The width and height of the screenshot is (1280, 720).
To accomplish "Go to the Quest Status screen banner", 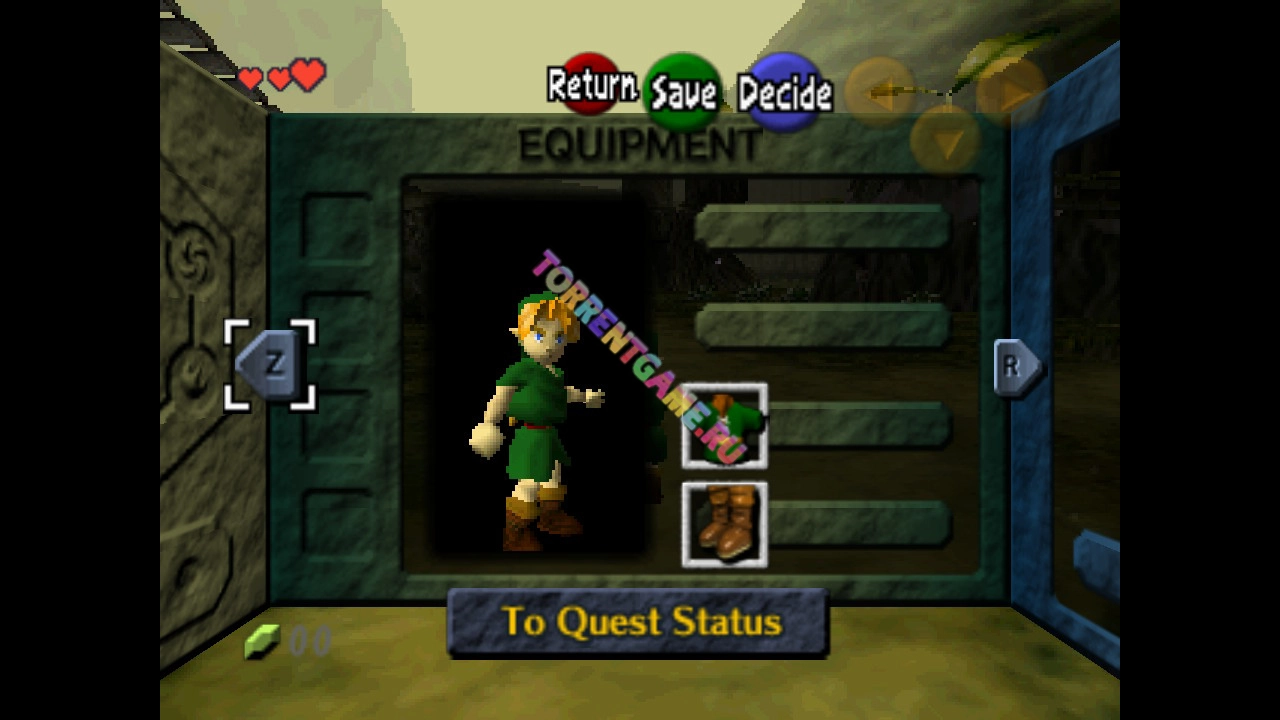I will pos(638,622).
